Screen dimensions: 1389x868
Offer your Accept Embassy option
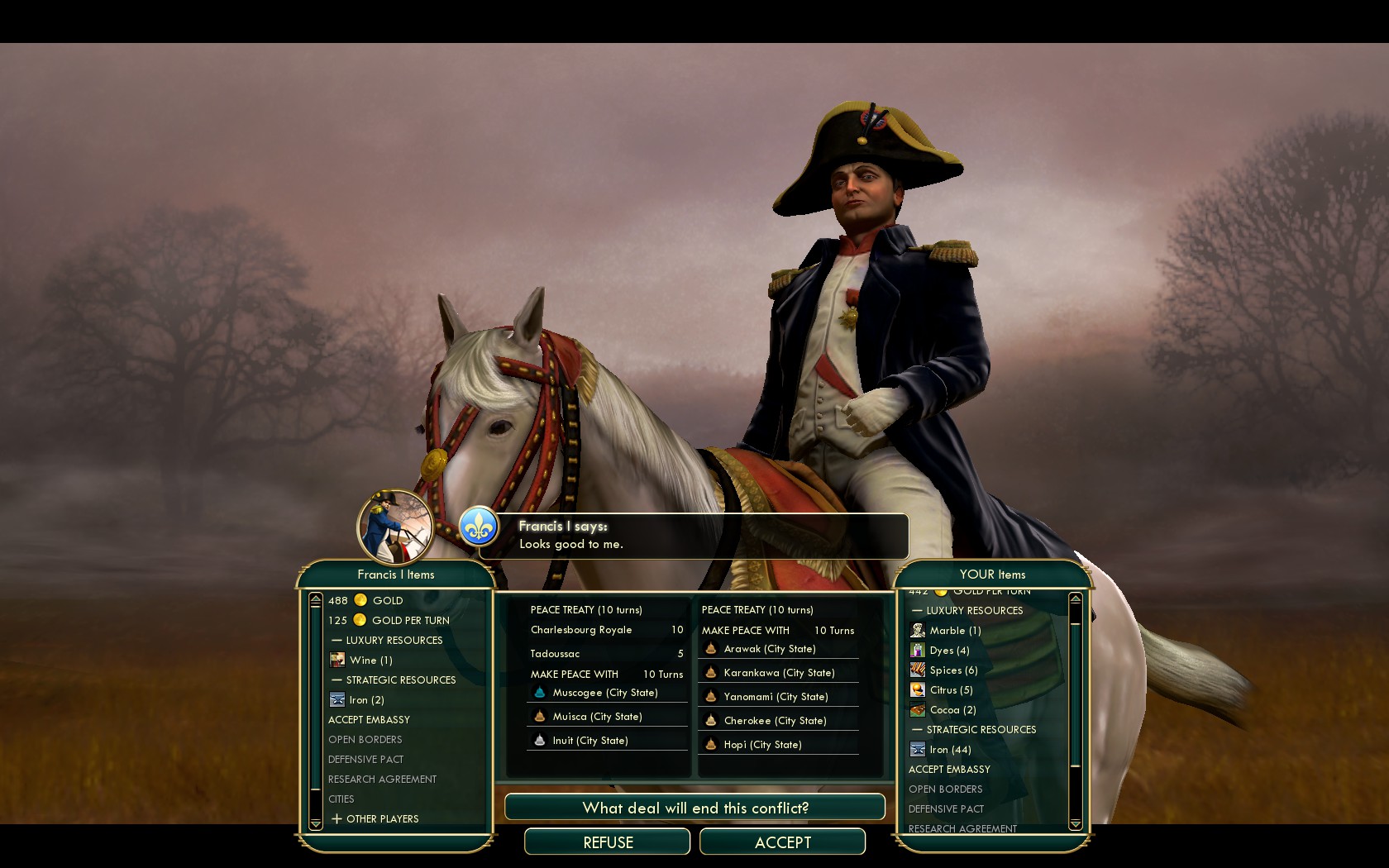pos(949,770)
